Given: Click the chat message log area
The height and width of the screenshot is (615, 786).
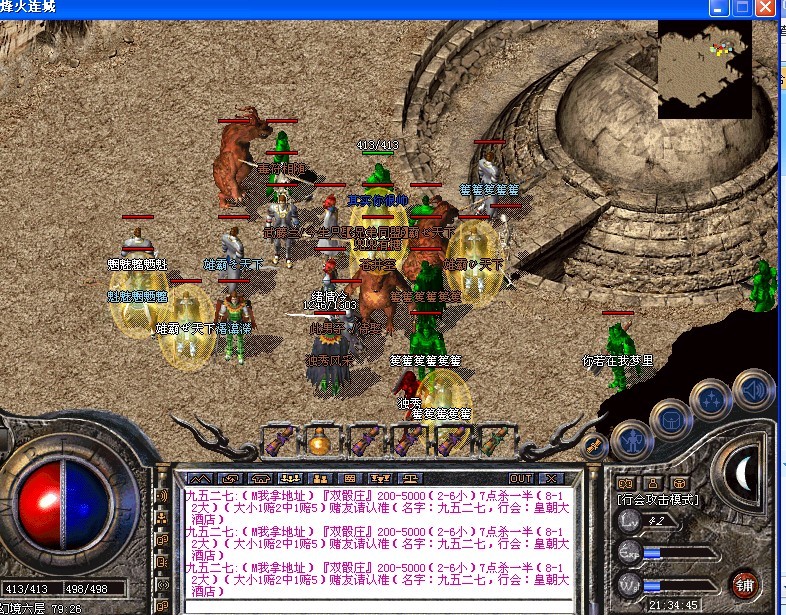Looking at the screenshot, I should coord(378,538).
